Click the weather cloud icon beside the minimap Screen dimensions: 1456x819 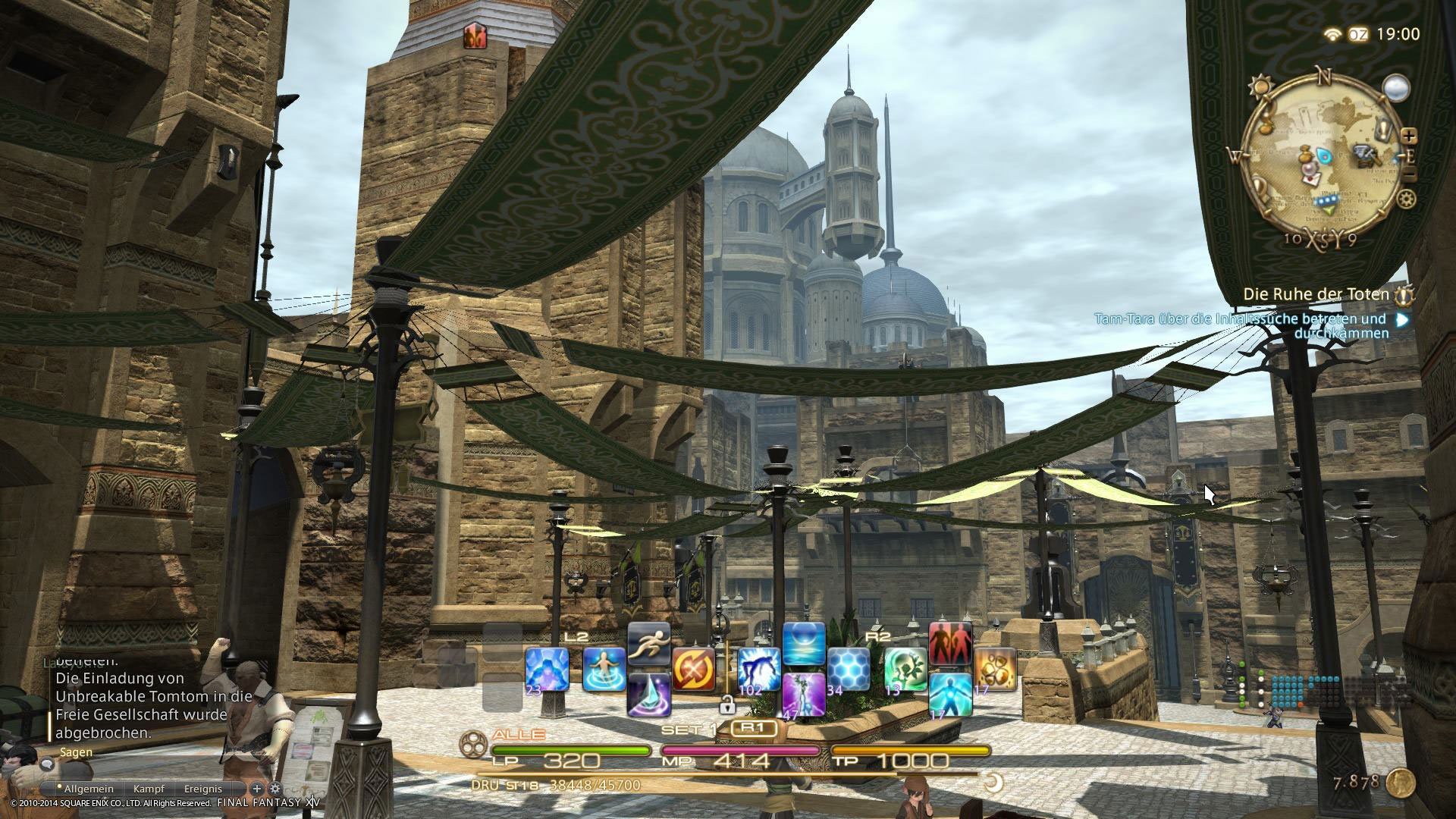[1396, 88]
